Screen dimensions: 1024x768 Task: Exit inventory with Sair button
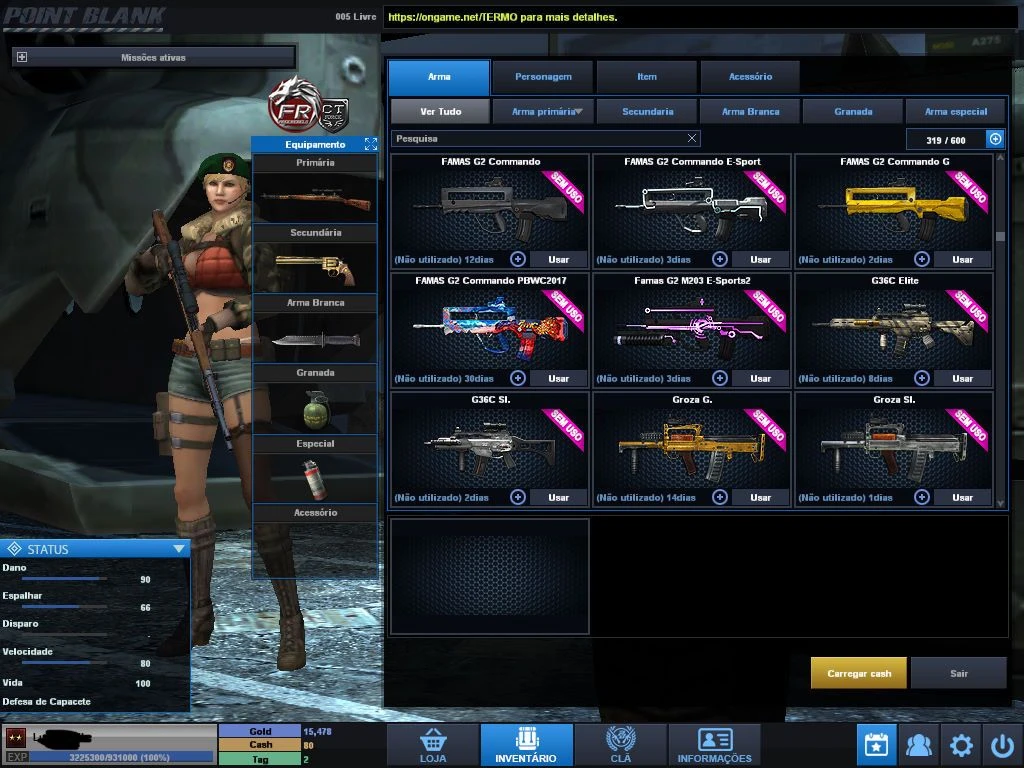[x=958, y=673]
